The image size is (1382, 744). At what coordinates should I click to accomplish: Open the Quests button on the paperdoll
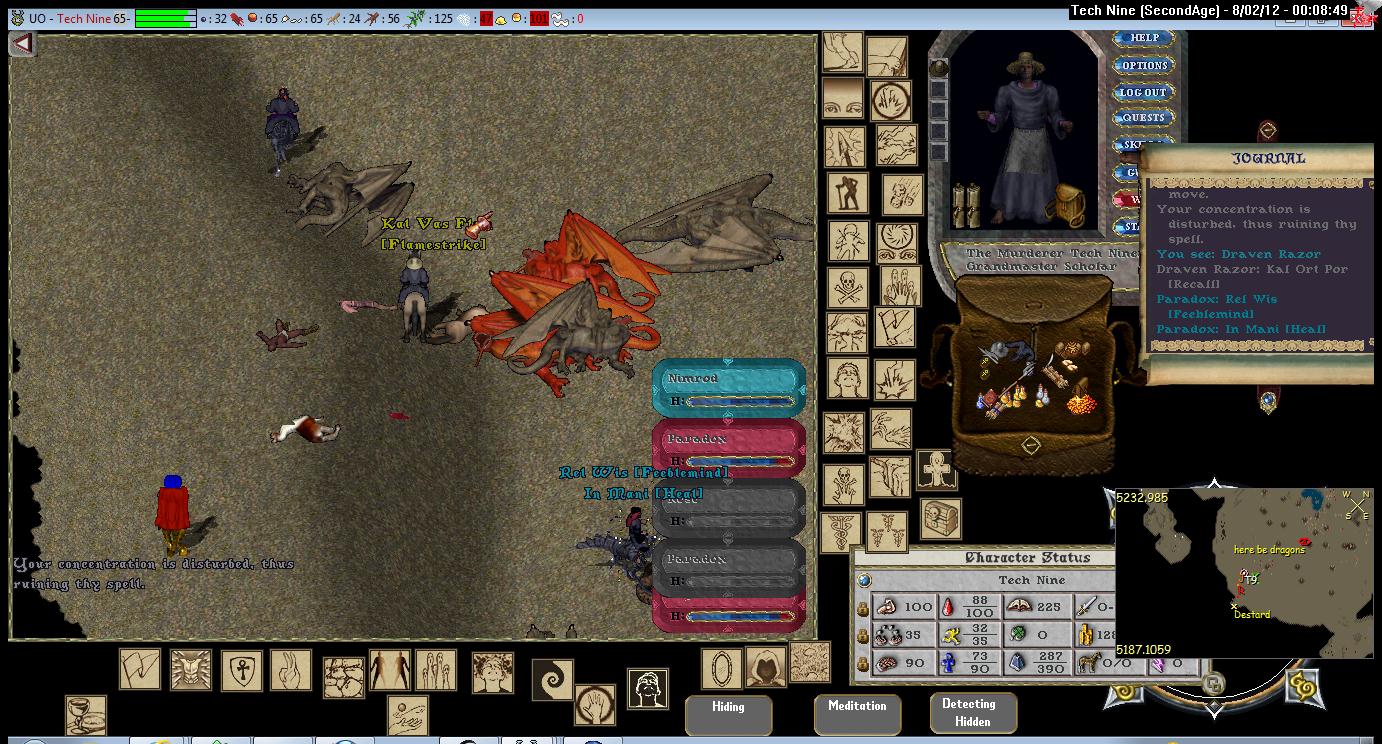coord(1144,118)
